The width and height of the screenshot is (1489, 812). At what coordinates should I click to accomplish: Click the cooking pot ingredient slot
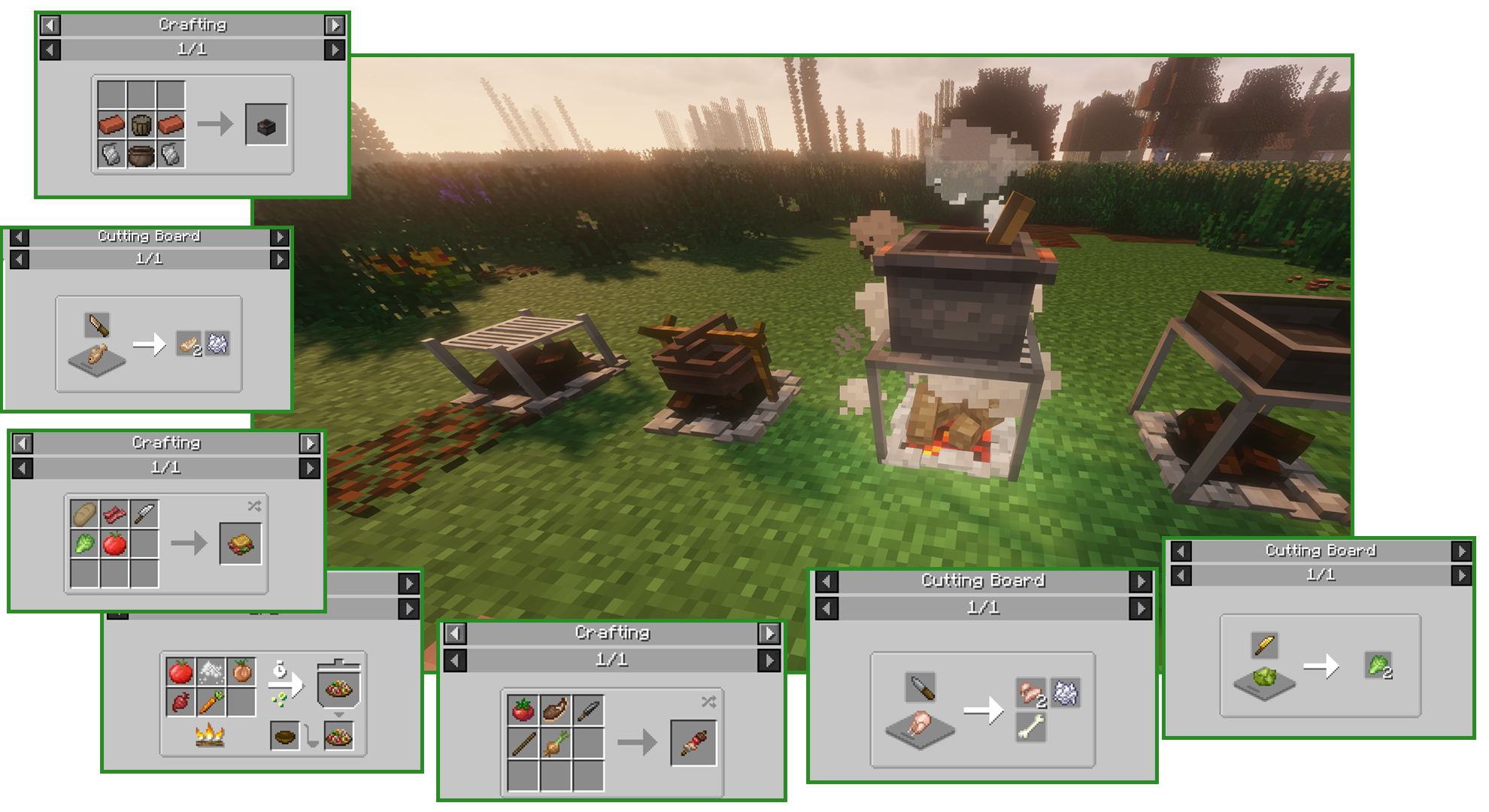pyautogui.click(x=141, y=155)
